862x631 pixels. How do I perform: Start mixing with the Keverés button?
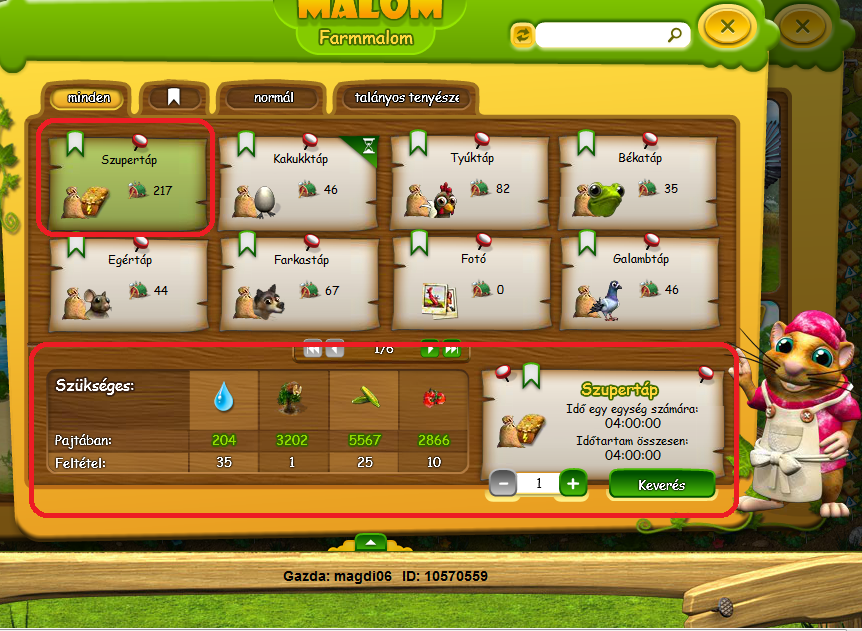point(661,484)
